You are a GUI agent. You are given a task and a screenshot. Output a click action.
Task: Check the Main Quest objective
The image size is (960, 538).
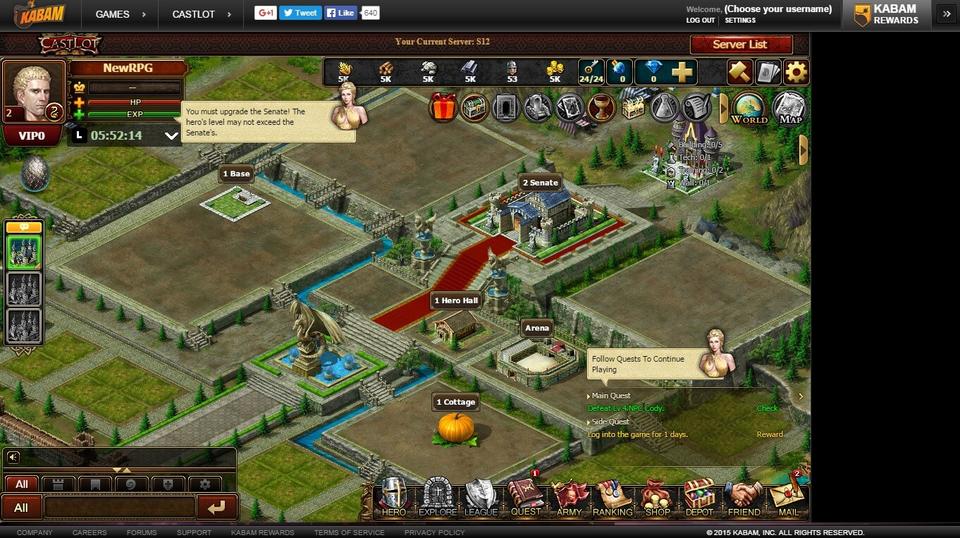[x=767, y=408]
